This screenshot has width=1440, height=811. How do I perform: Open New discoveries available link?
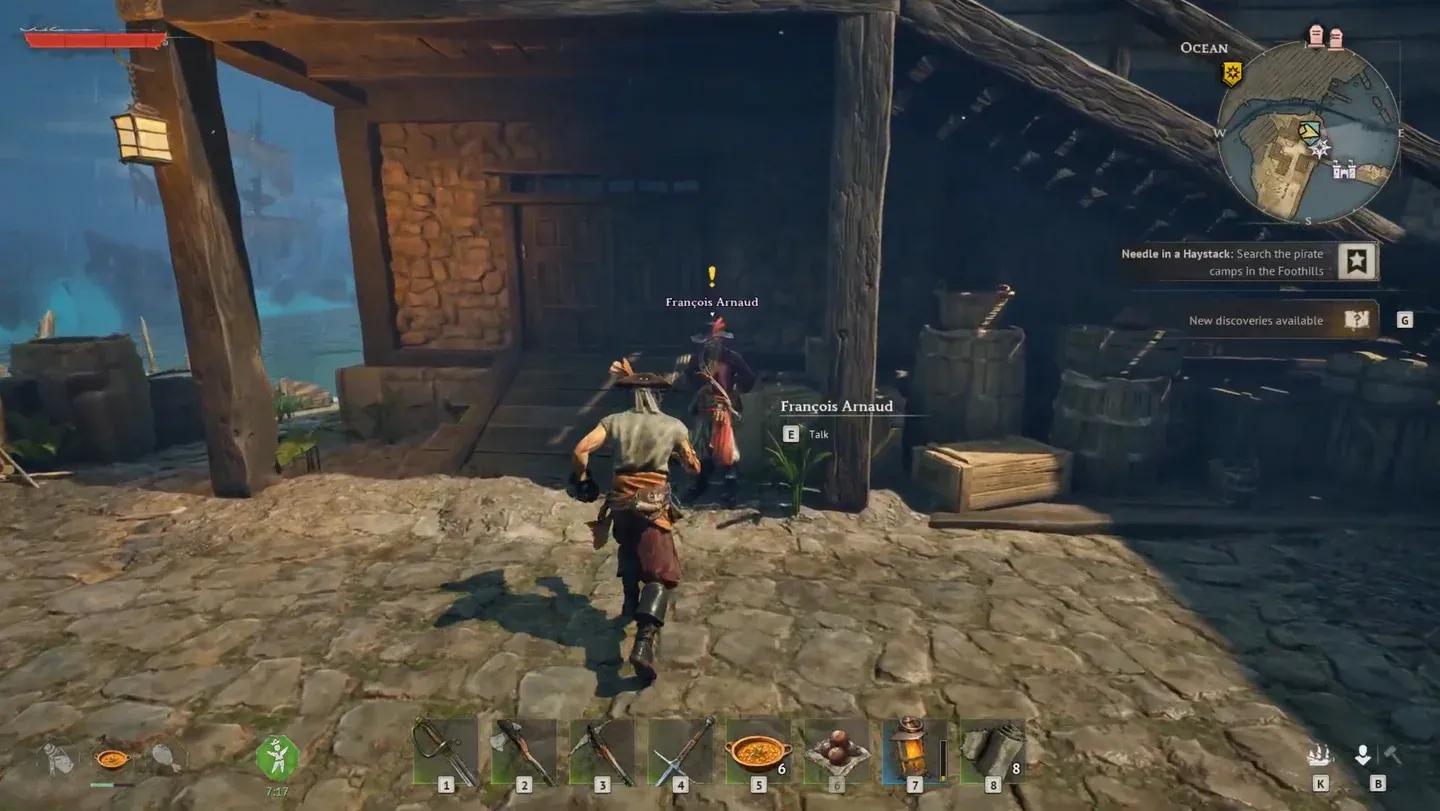click(x=1255, y=320)
